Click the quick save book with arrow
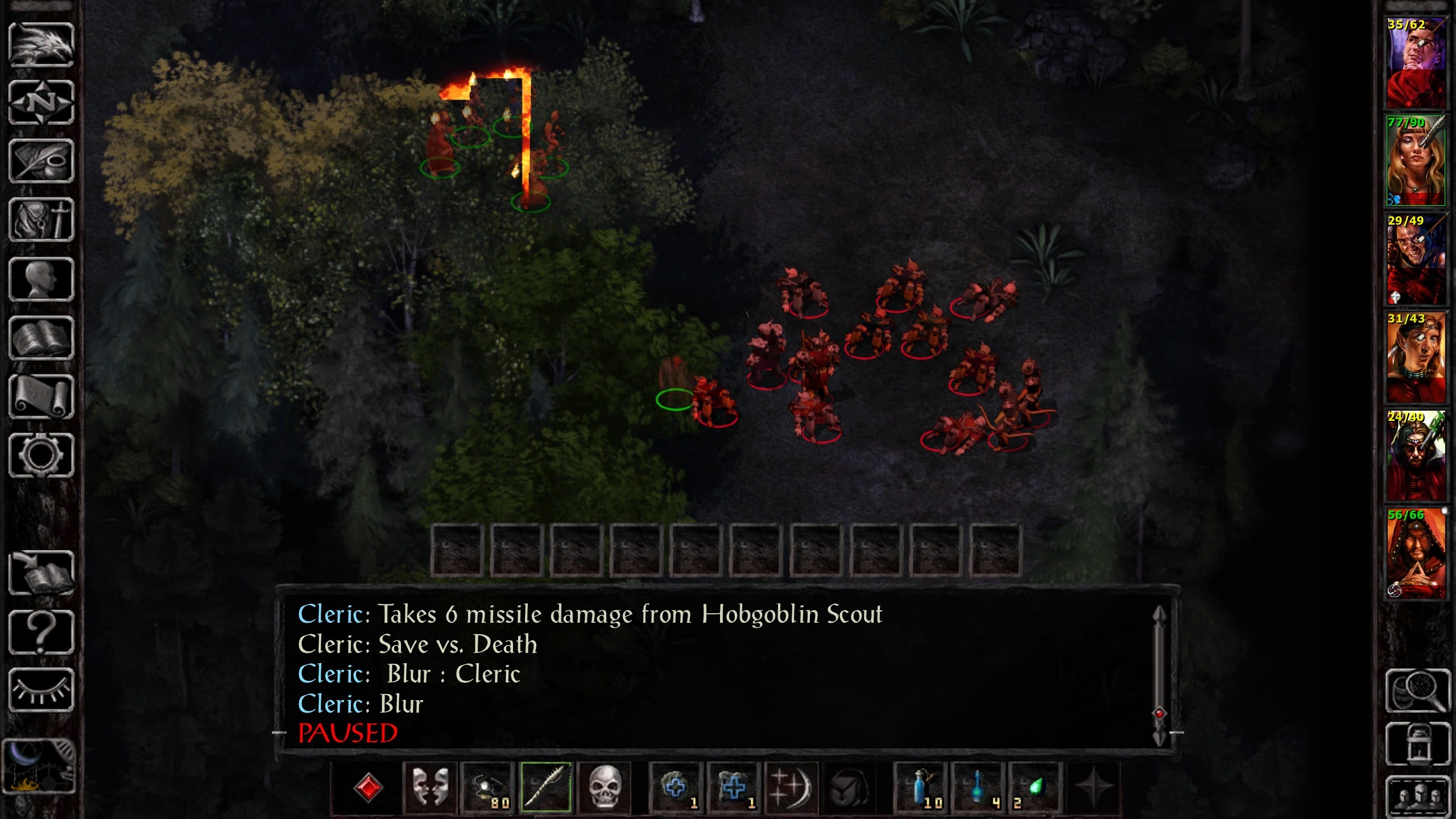Screen dimensions: 1456x819 pyautogui.click(x=42, y=573)
